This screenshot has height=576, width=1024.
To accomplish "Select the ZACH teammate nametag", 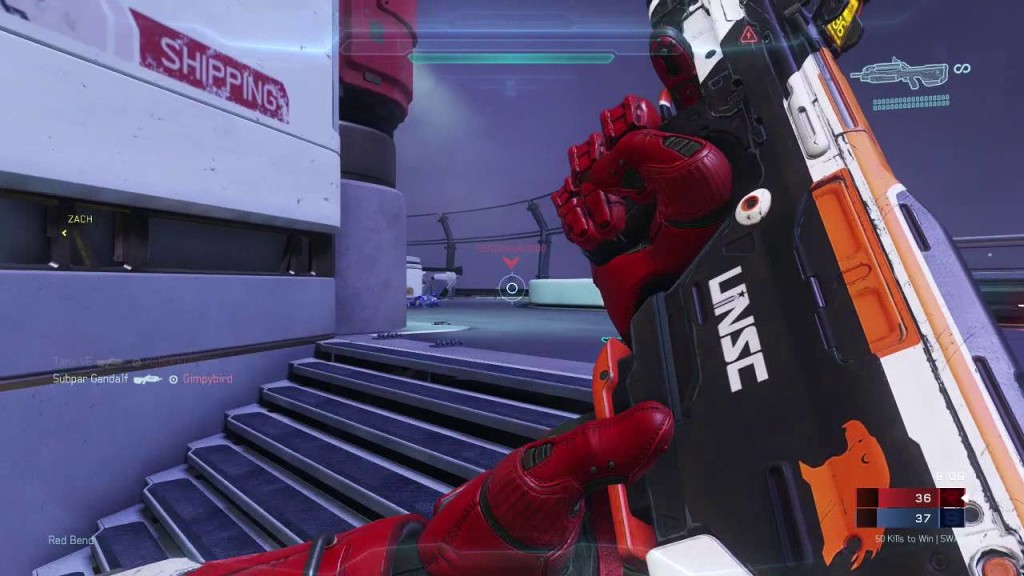I will coord(80,218).
